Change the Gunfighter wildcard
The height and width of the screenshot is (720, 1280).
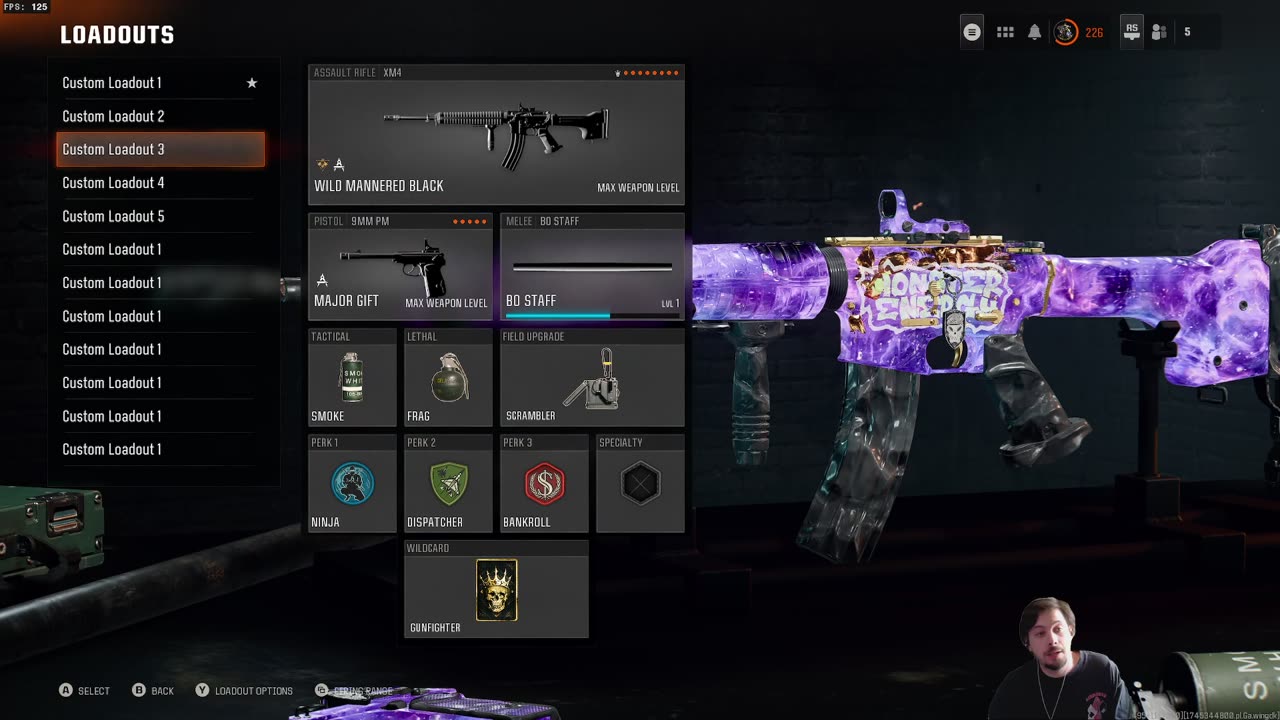point(496,590)
